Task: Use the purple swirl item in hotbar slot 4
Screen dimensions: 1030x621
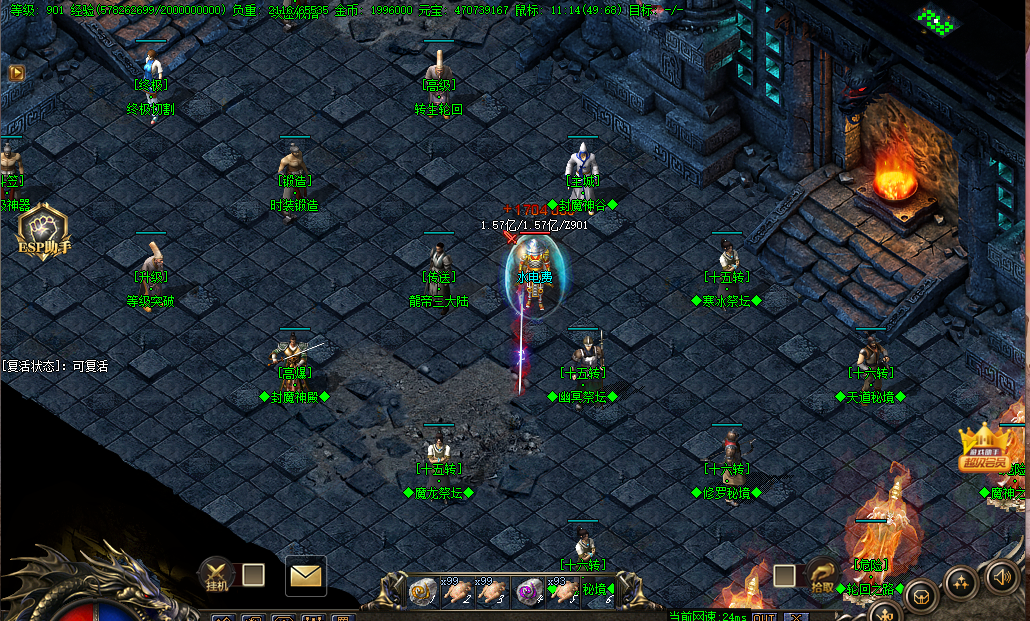Action: coord(529,592)
